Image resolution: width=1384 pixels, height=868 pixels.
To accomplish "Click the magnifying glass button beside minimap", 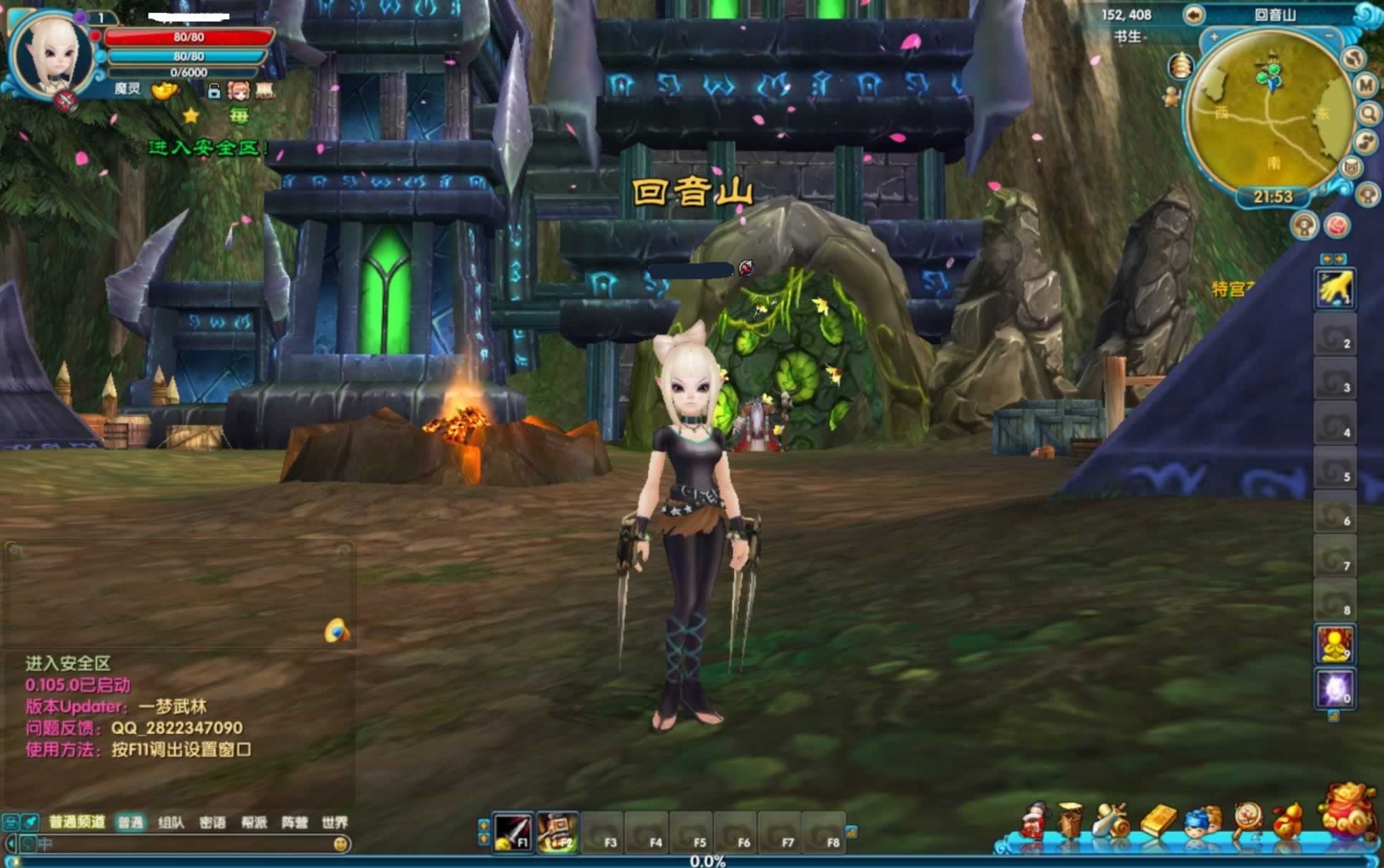I will (x=1368, y=113).
